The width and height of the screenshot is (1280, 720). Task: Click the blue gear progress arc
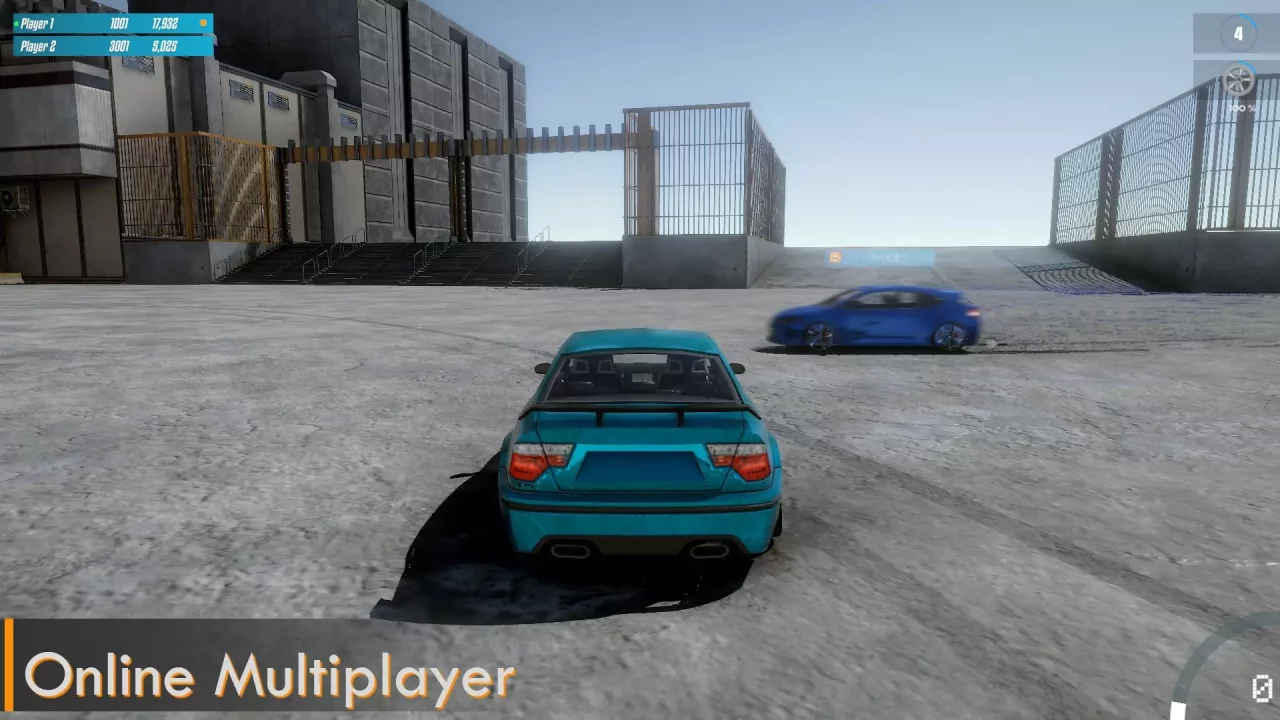[1248, 18]
